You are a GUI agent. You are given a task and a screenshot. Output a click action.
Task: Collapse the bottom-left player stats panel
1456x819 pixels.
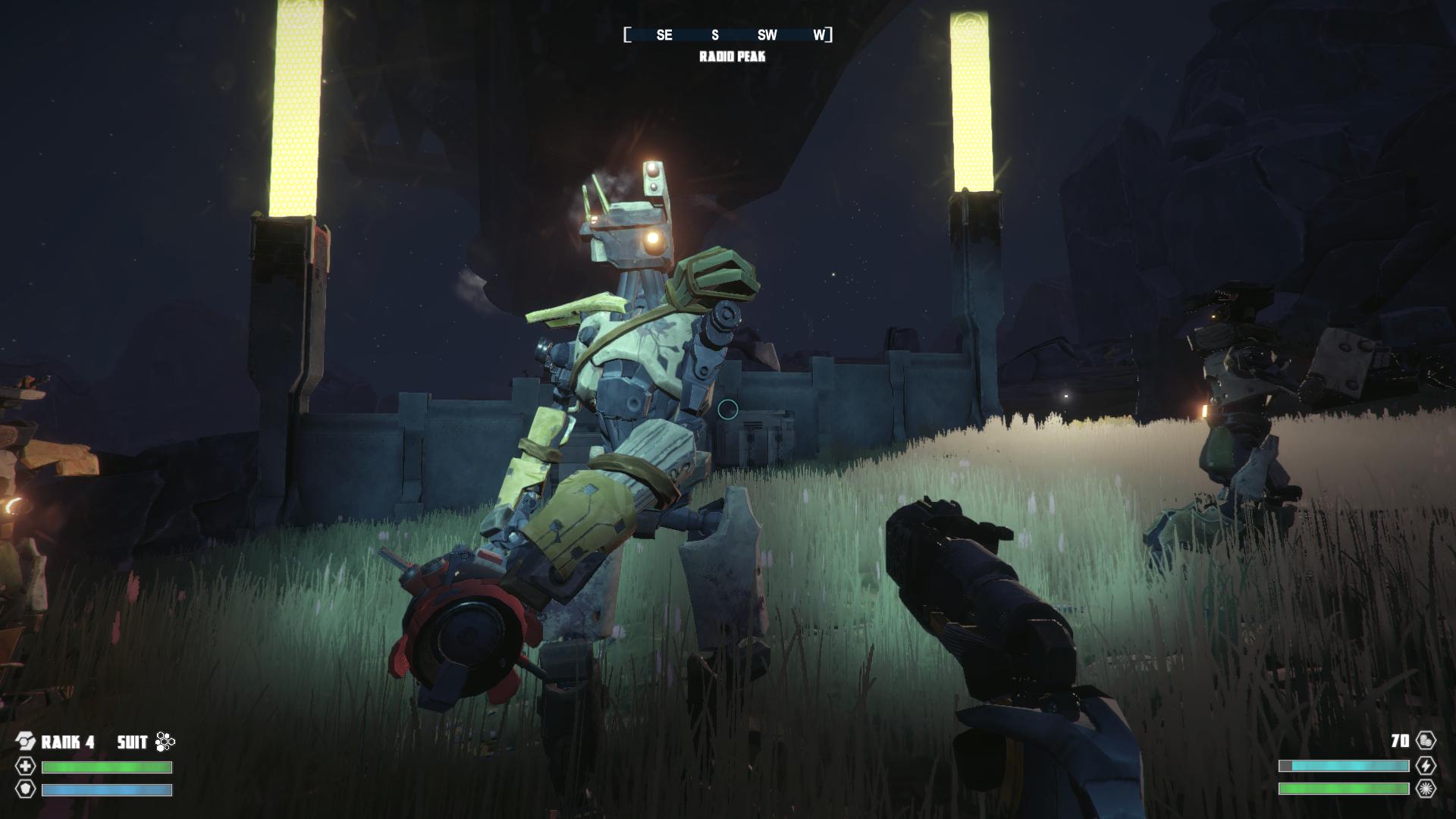(x=91, y=766)
